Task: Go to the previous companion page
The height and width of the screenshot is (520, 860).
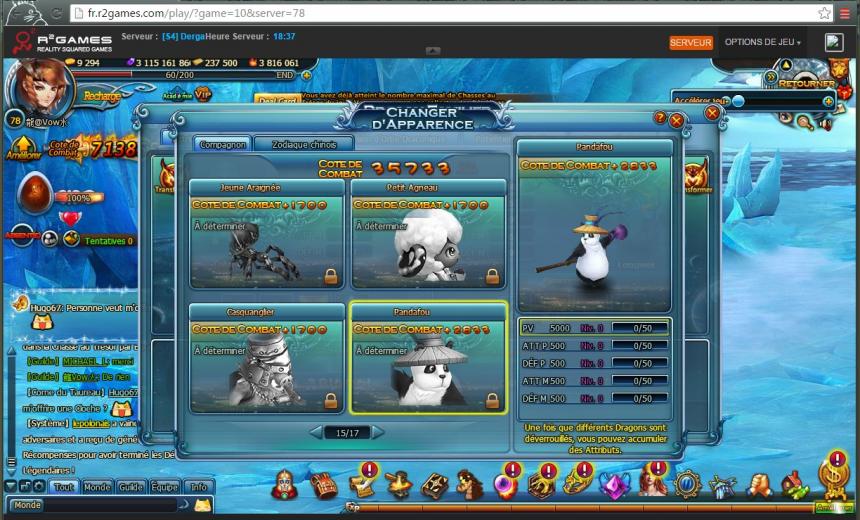Action: [316, 433]
